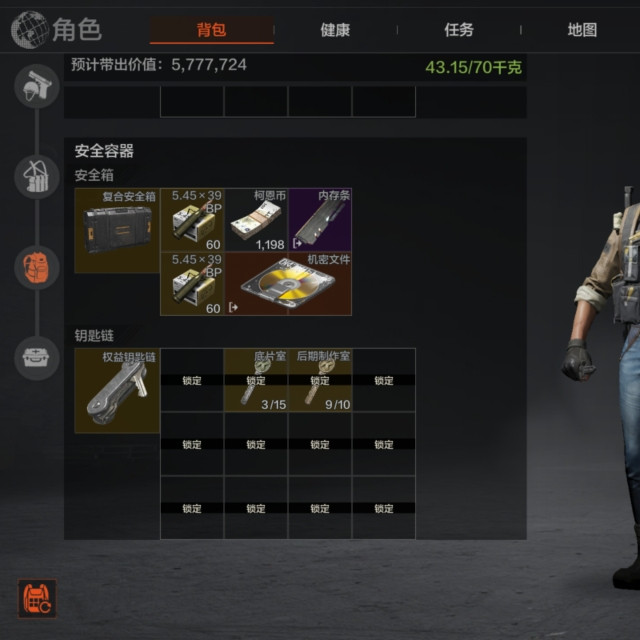Open the 任务 (Tasks) tab
Screen dimensions: 640x640
459,30
